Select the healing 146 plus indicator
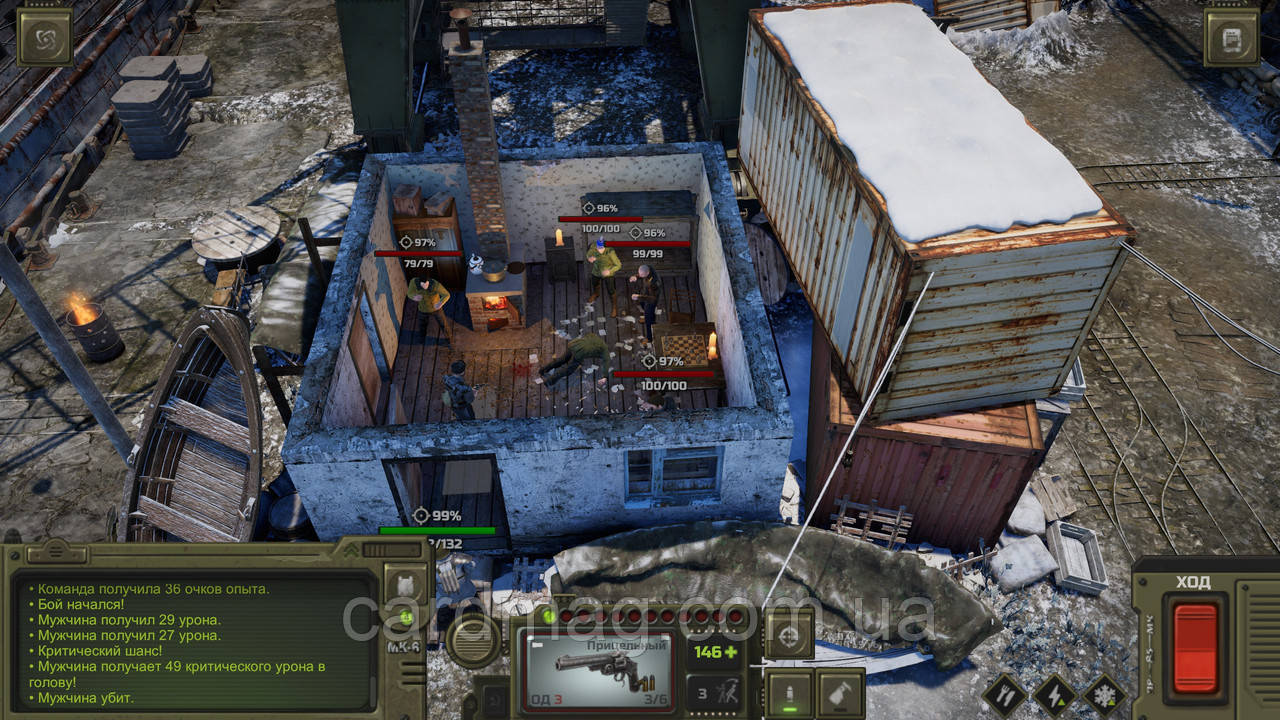This screenshot has height=720, width=1280. (715, 652)
